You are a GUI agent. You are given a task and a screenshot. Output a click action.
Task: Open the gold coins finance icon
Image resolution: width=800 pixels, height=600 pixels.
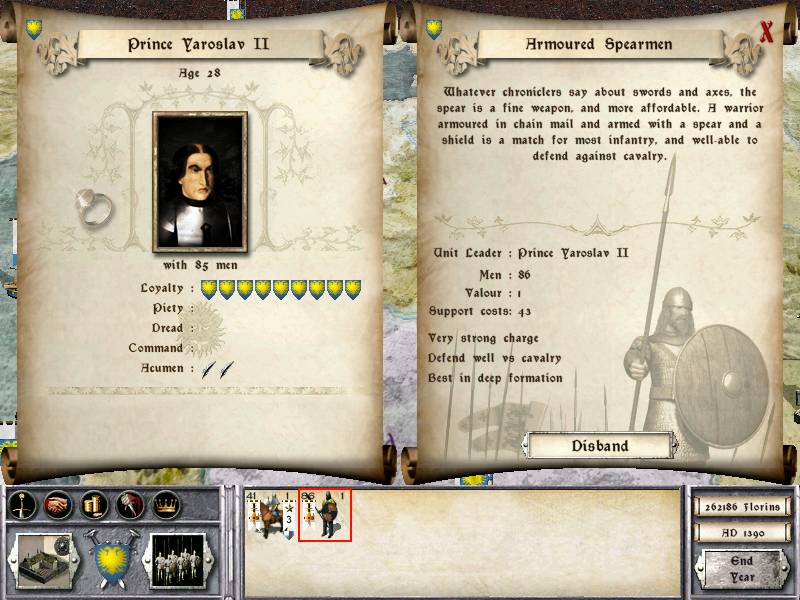click(x=94, y=506)
